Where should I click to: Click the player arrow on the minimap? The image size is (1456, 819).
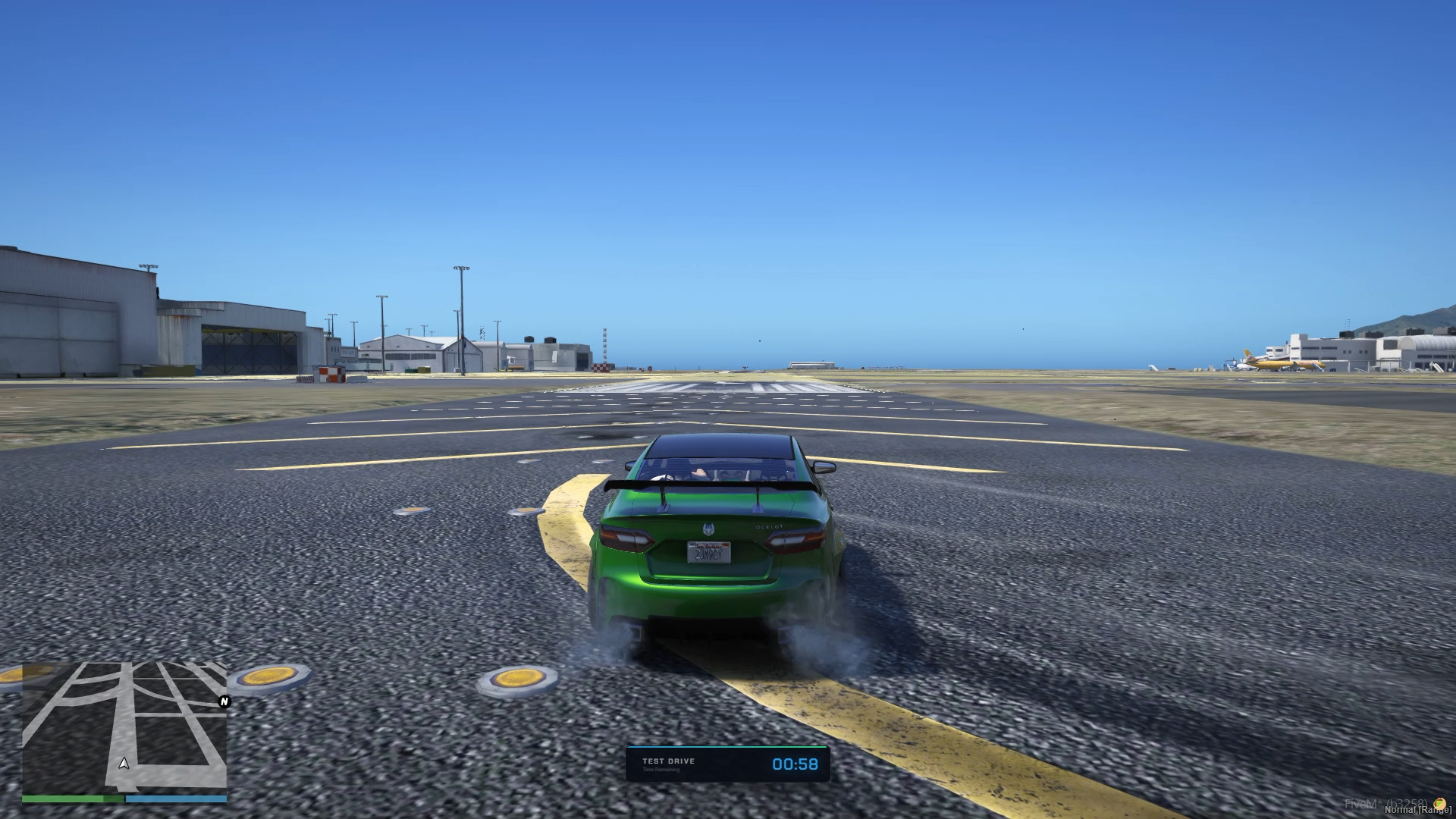124,764
